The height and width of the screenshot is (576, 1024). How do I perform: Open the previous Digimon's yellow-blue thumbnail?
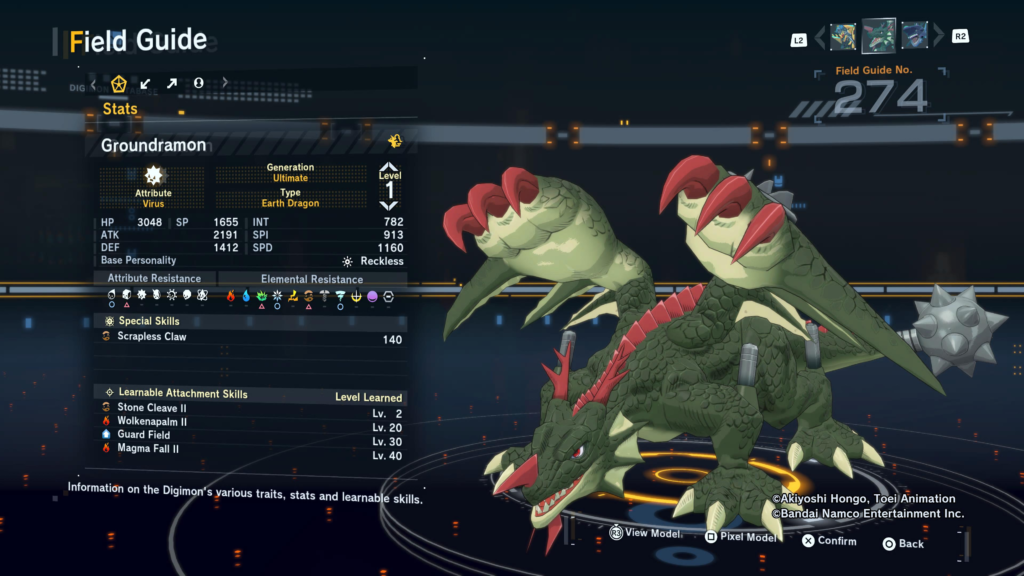tap(843, 37)
